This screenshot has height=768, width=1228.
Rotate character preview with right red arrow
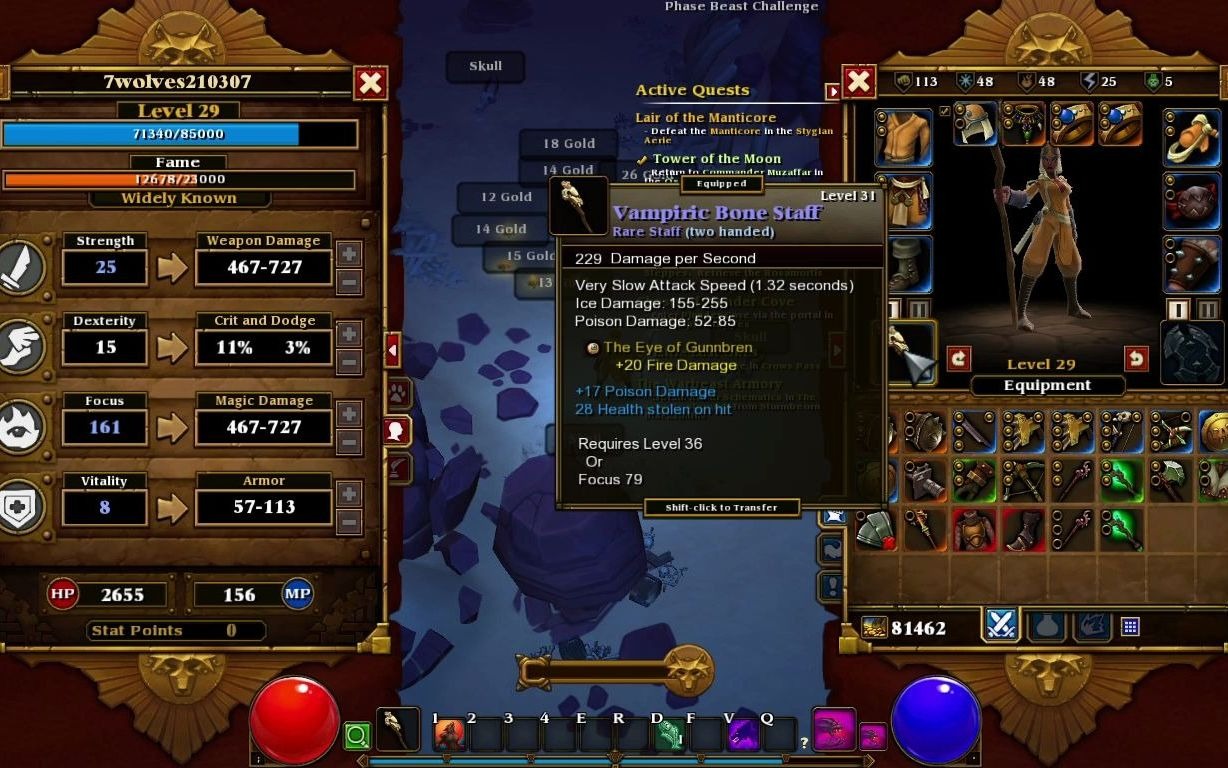pos(1136,358)
